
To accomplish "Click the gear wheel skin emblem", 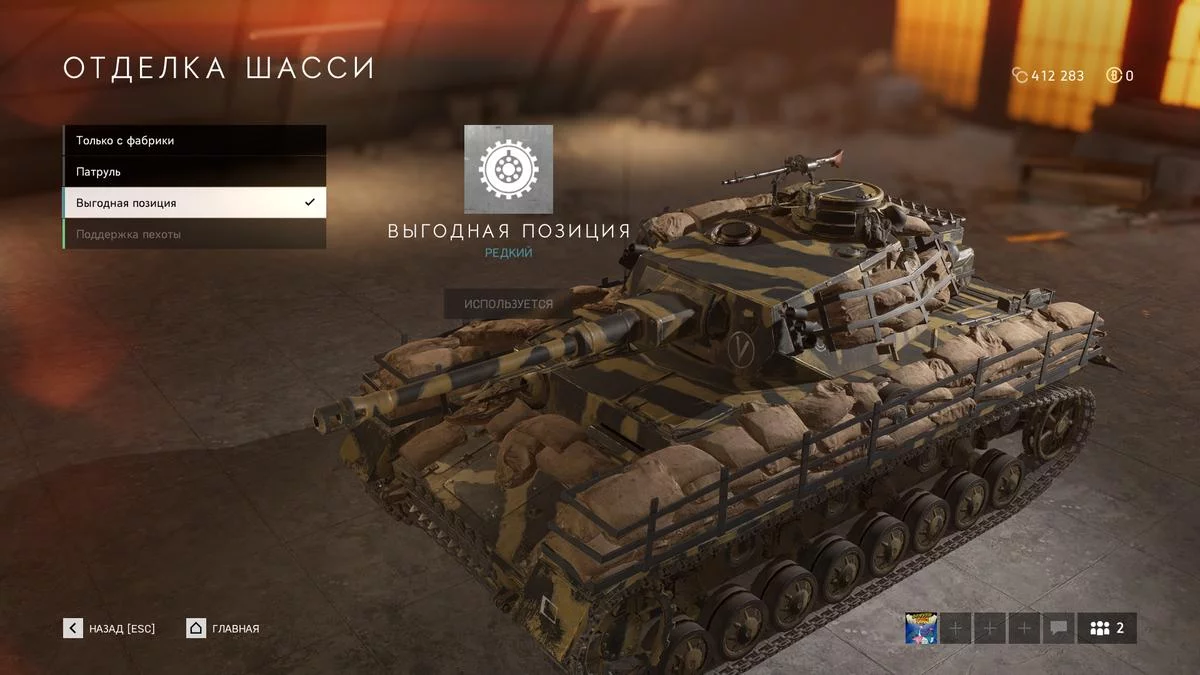I will pyautogui.click(x=508, y=169).
